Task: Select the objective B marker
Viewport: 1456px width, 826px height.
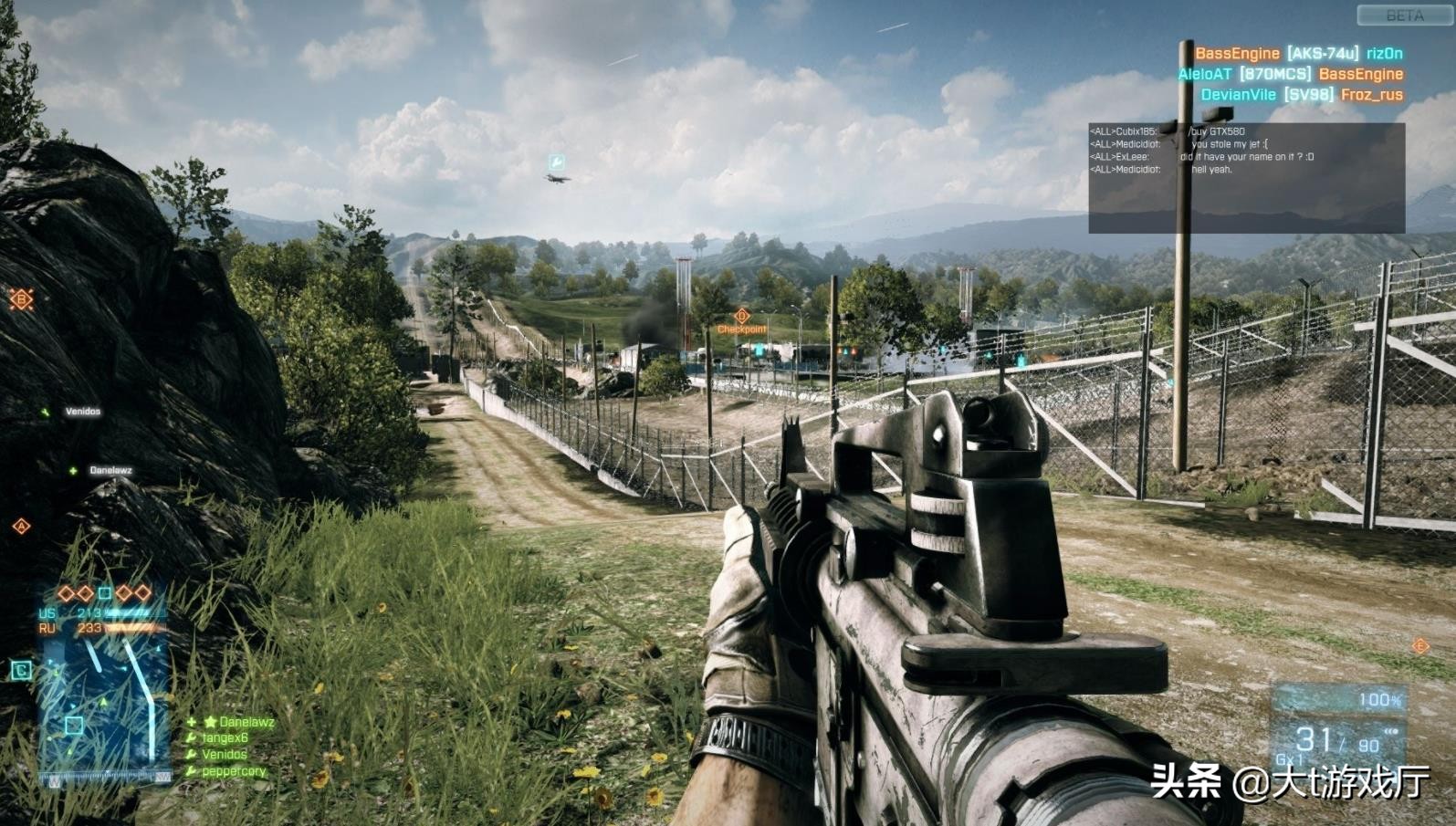Action: click(21, 298)
